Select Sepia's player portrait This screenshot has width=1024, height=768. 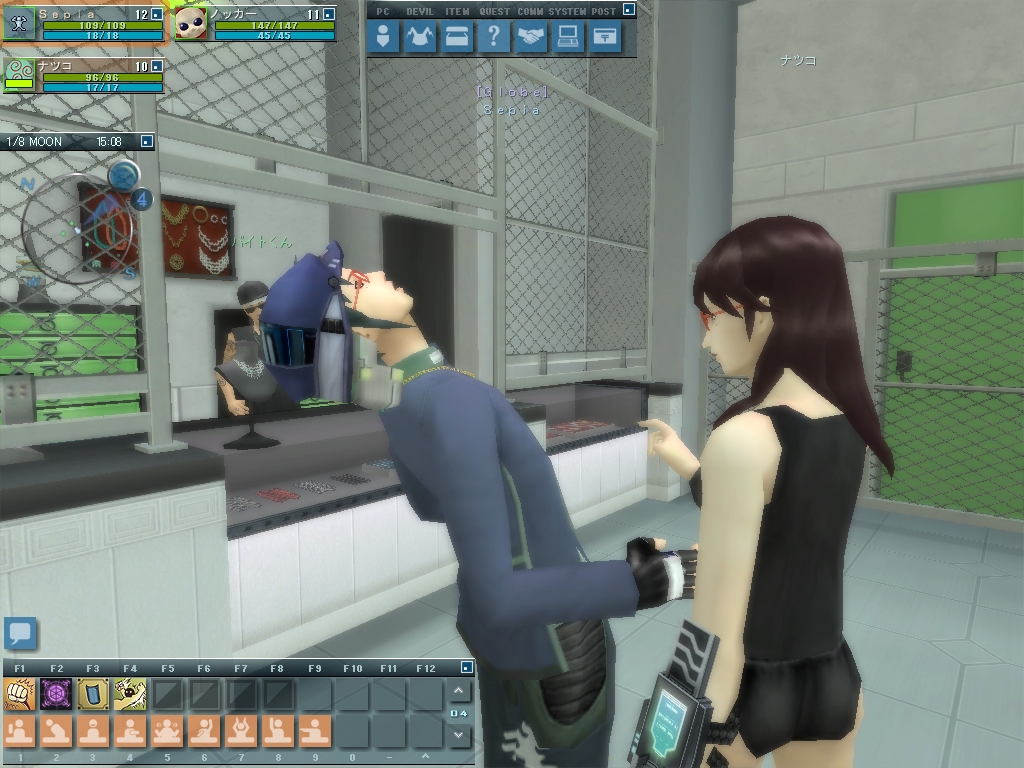19,24
